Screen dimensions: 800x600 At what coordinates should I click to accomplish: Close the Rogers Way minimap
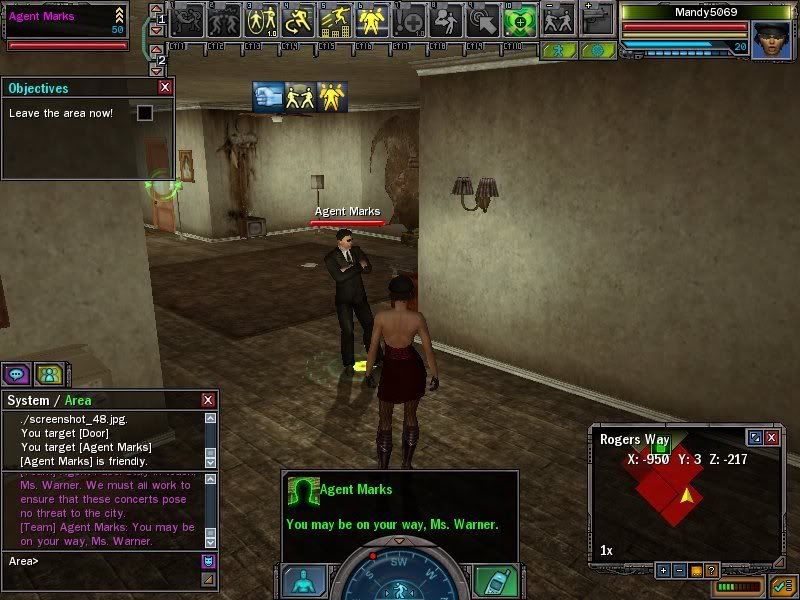[x=771, y=438]
